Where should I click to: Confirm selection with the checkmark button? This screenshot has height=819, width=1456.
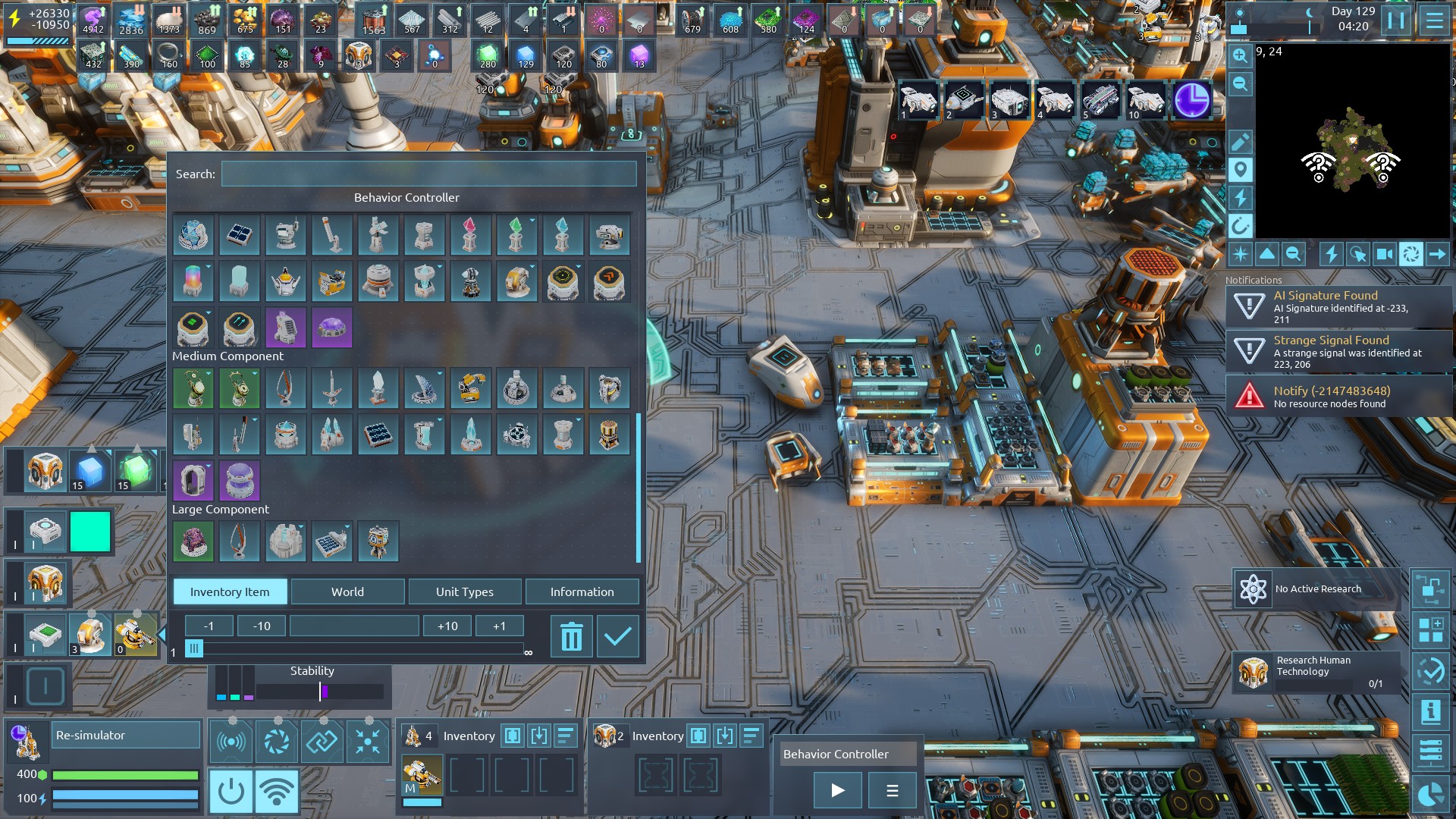point(617,636)
